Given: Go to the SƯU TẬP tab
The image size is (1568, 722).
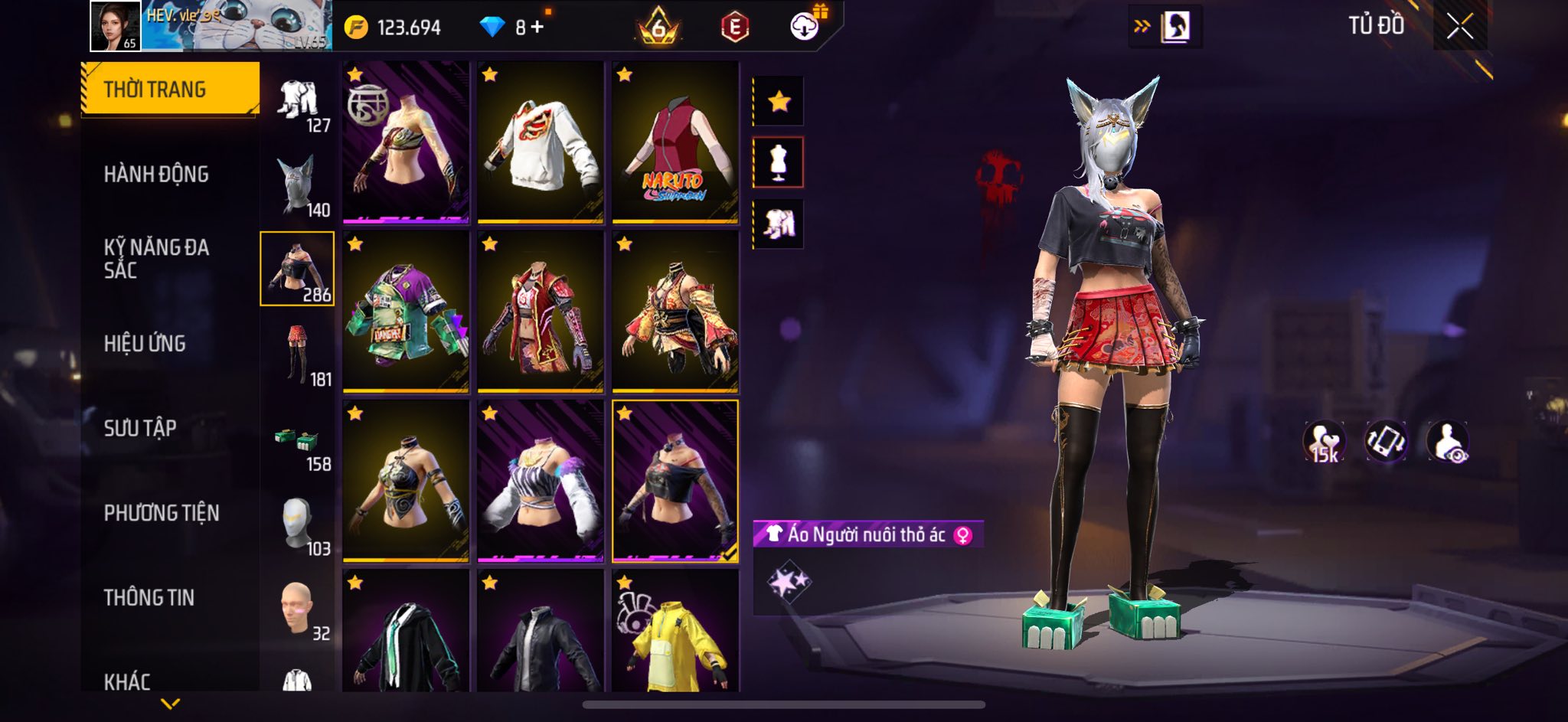Looking at the screenshot, I should (140, 427).
